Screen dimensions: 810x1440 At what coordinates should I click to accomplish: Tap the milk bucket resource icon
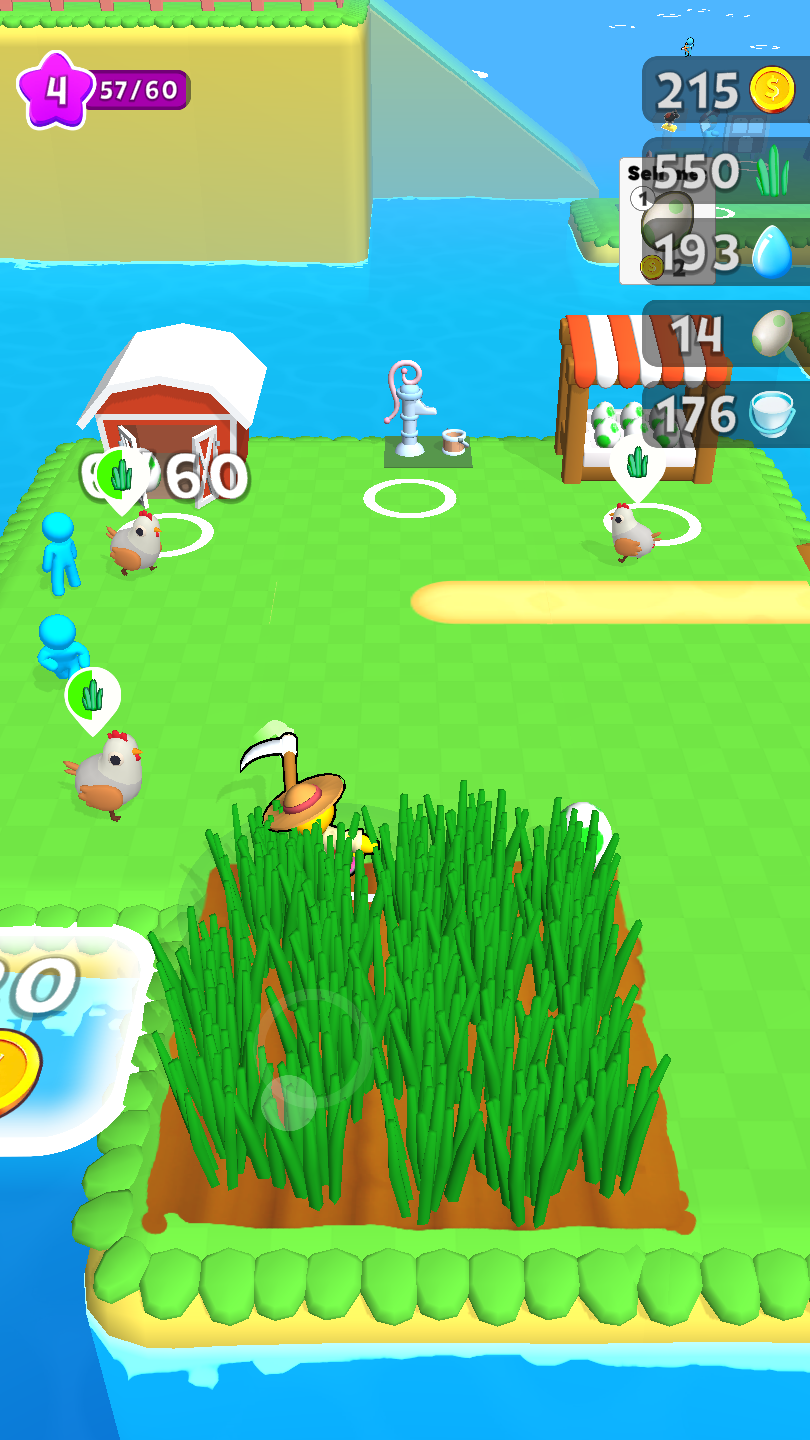772,413
